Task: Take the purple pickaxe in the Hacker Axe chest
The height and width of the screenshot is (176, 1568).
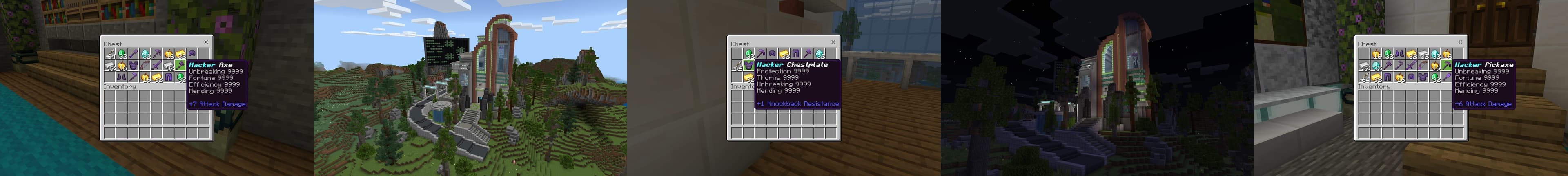Action: [156, 53]
